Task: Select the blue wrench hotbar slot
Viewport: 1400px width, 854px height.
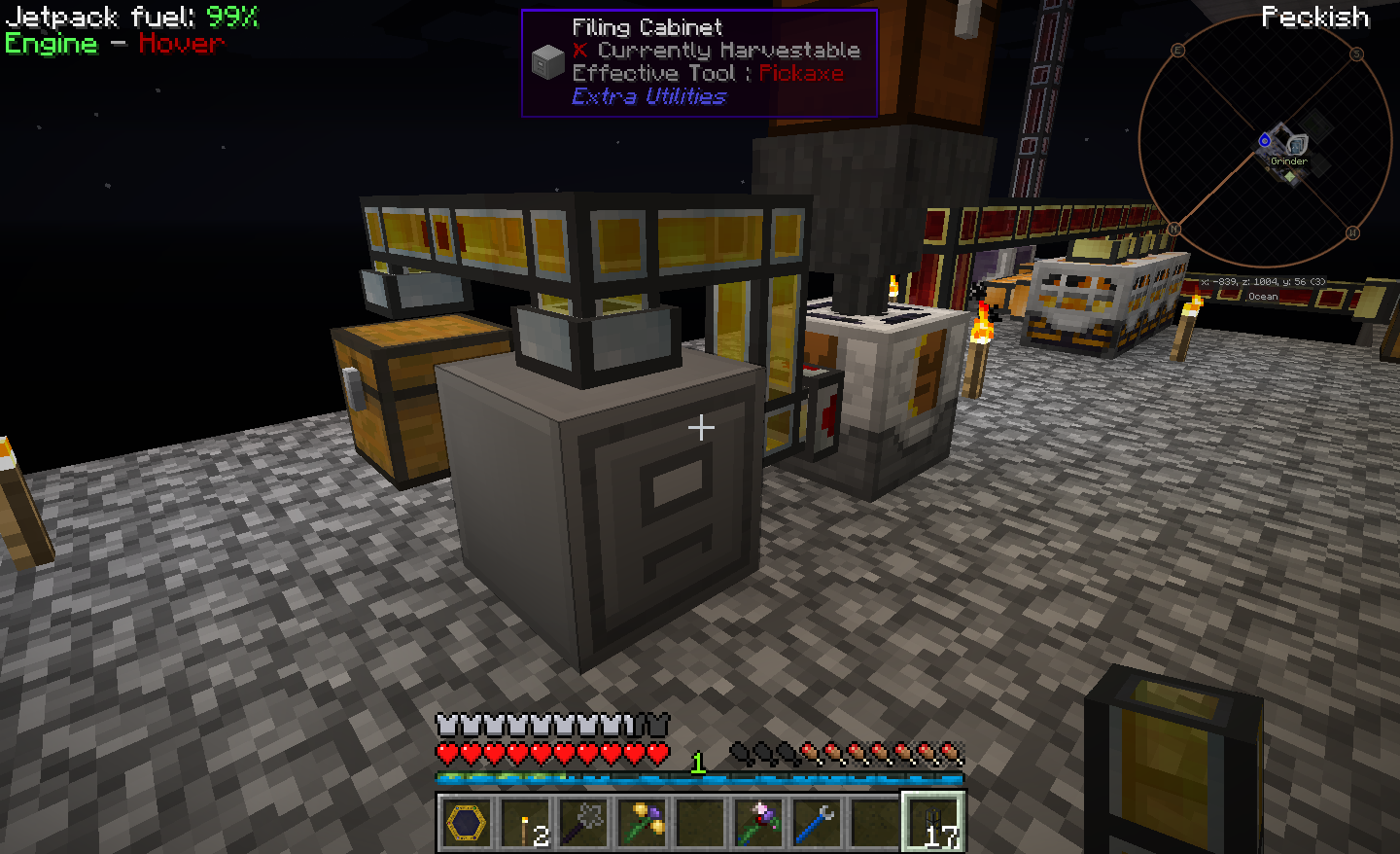Action: 817,824
